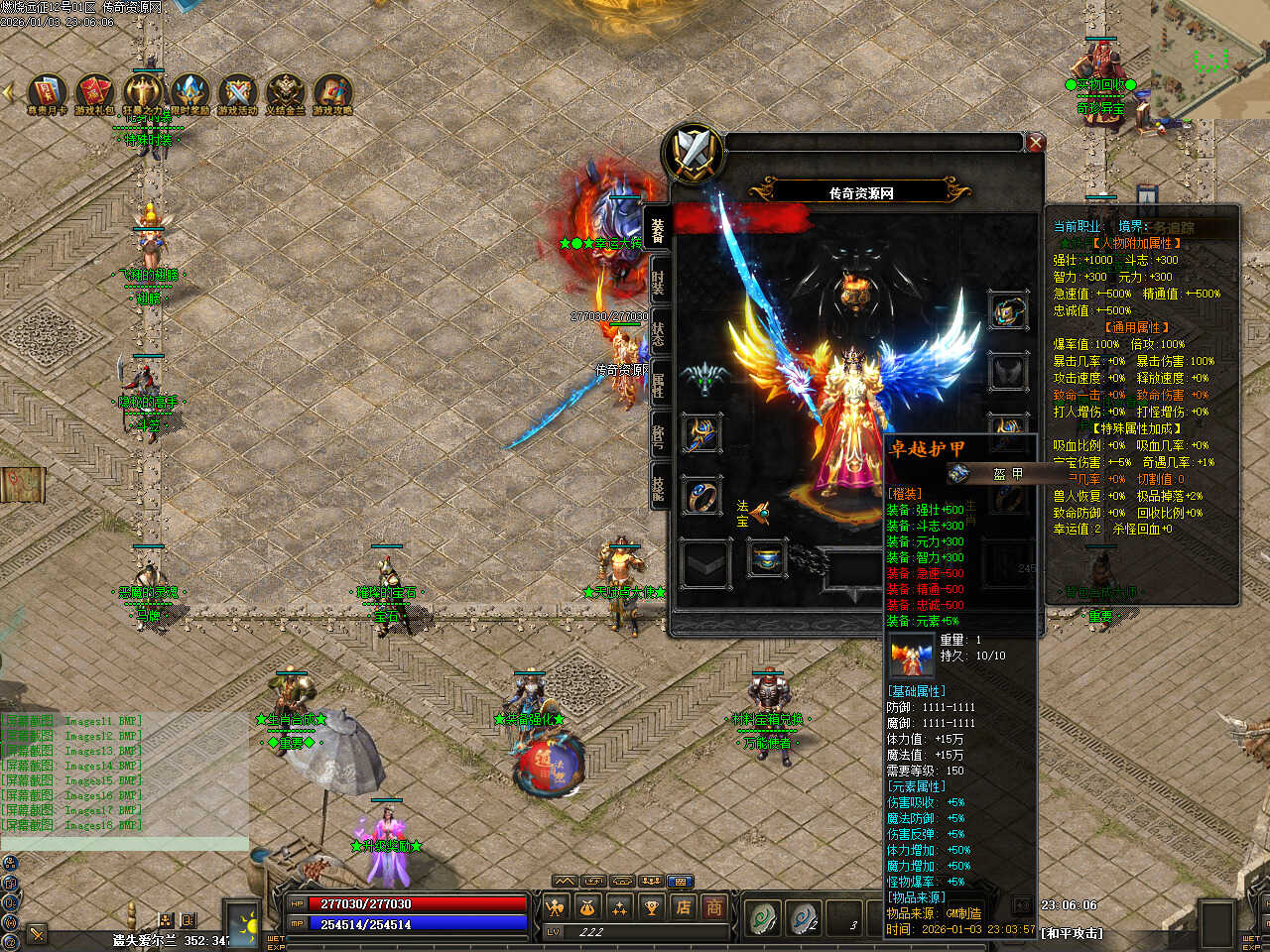Image resolution: width=1270 pixels, height=952 pixels.
Task: Open the trophy icon on bottom bar
Action: [x=652, y=906]
